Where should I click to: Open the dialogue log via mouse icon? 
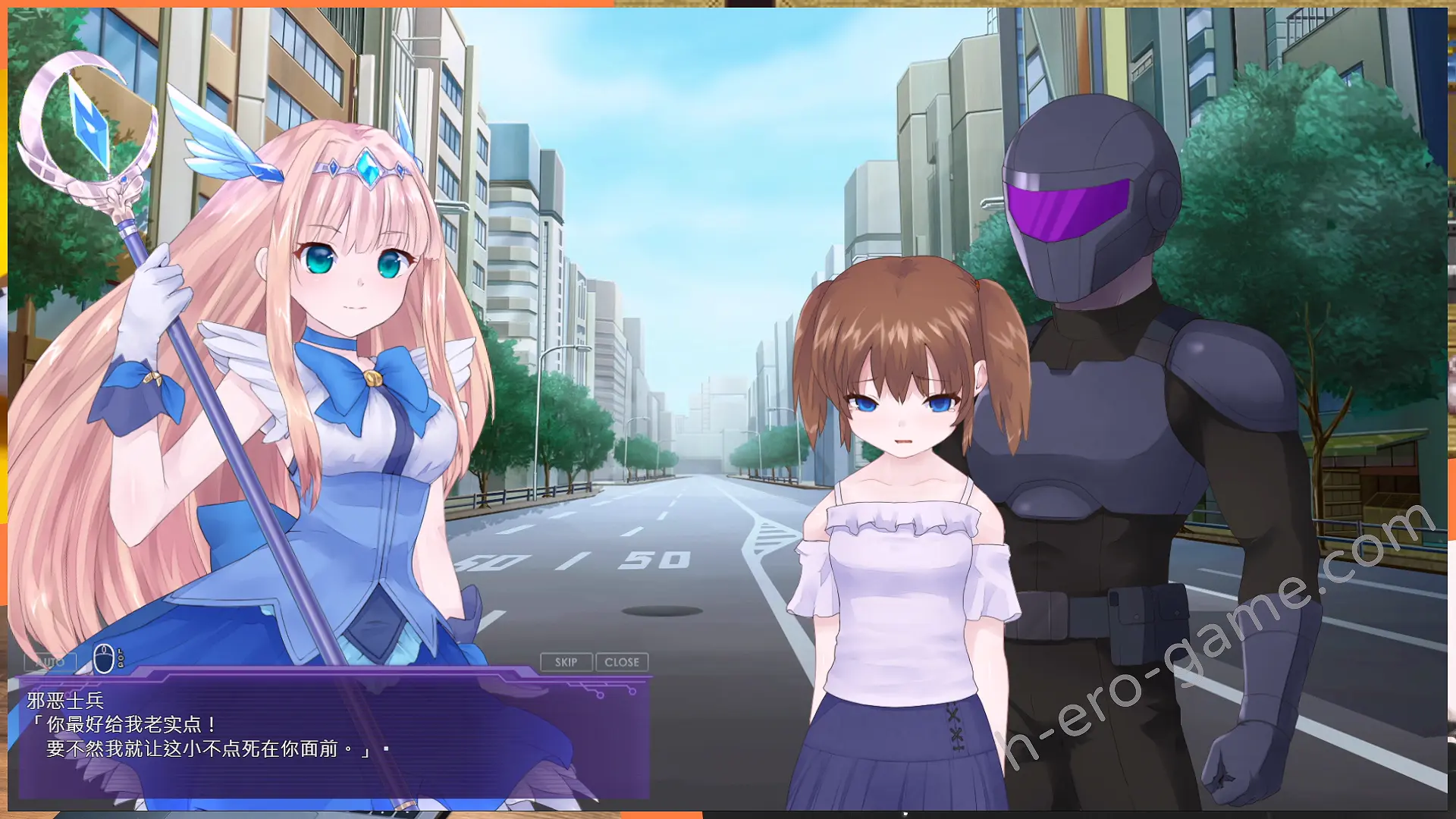point(105,658)
